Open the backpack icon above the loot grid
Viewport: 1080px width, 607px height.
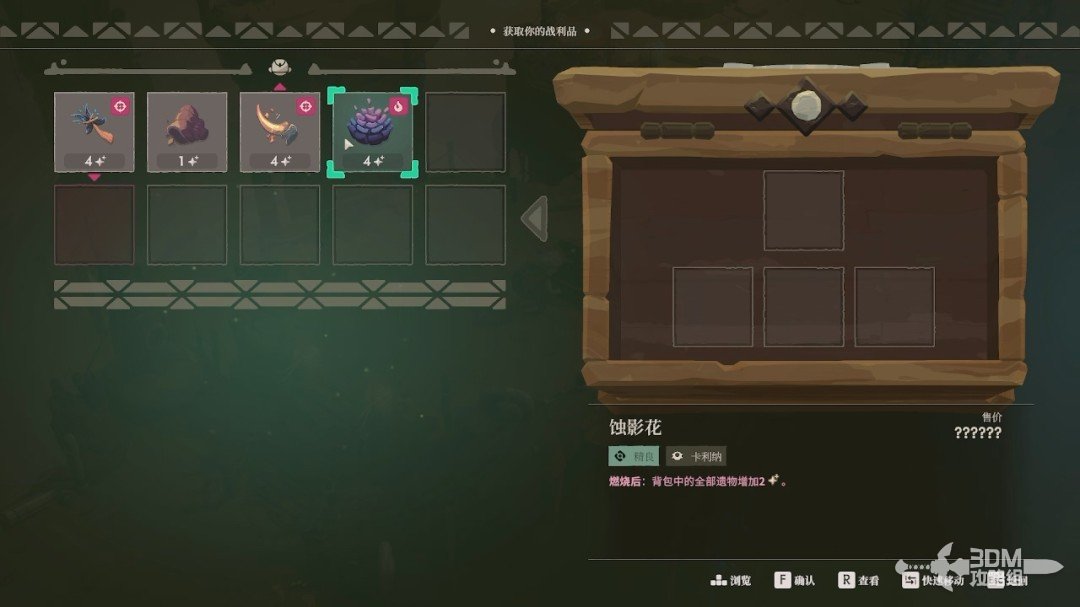(x=280, y=67)
